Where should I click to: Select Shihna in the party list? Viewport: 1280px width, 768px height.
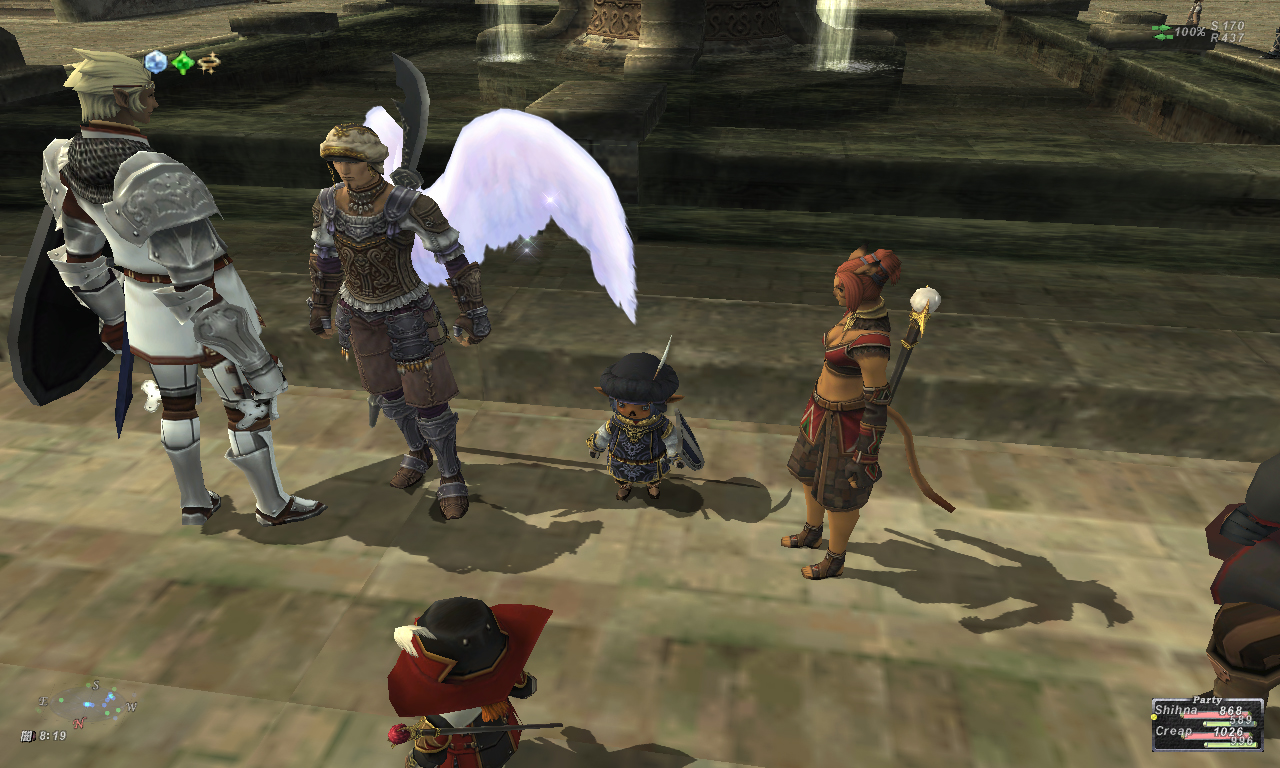click(1174, 710)
